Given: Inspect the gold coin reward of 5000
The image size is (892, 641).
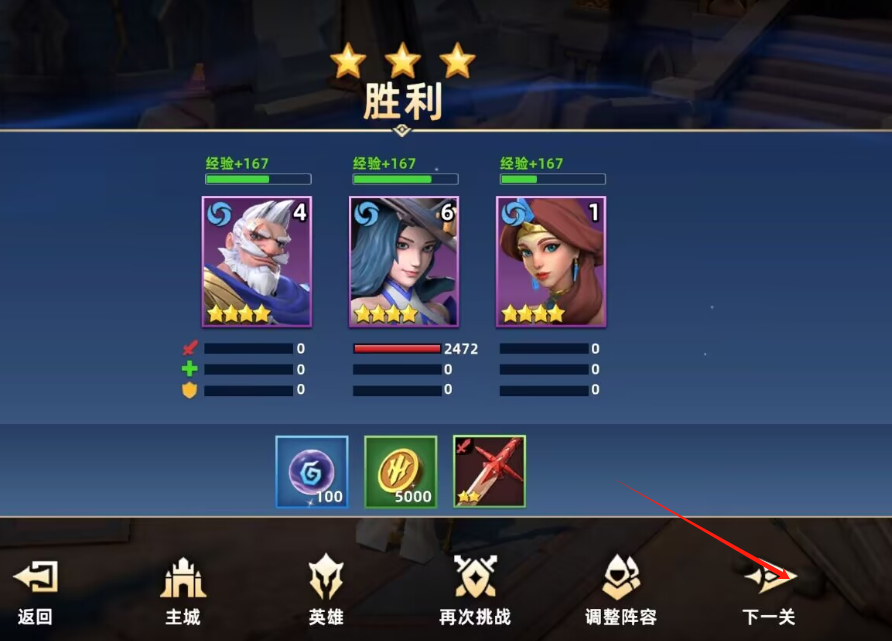Looking at the screenshot, I should point(400,472).
